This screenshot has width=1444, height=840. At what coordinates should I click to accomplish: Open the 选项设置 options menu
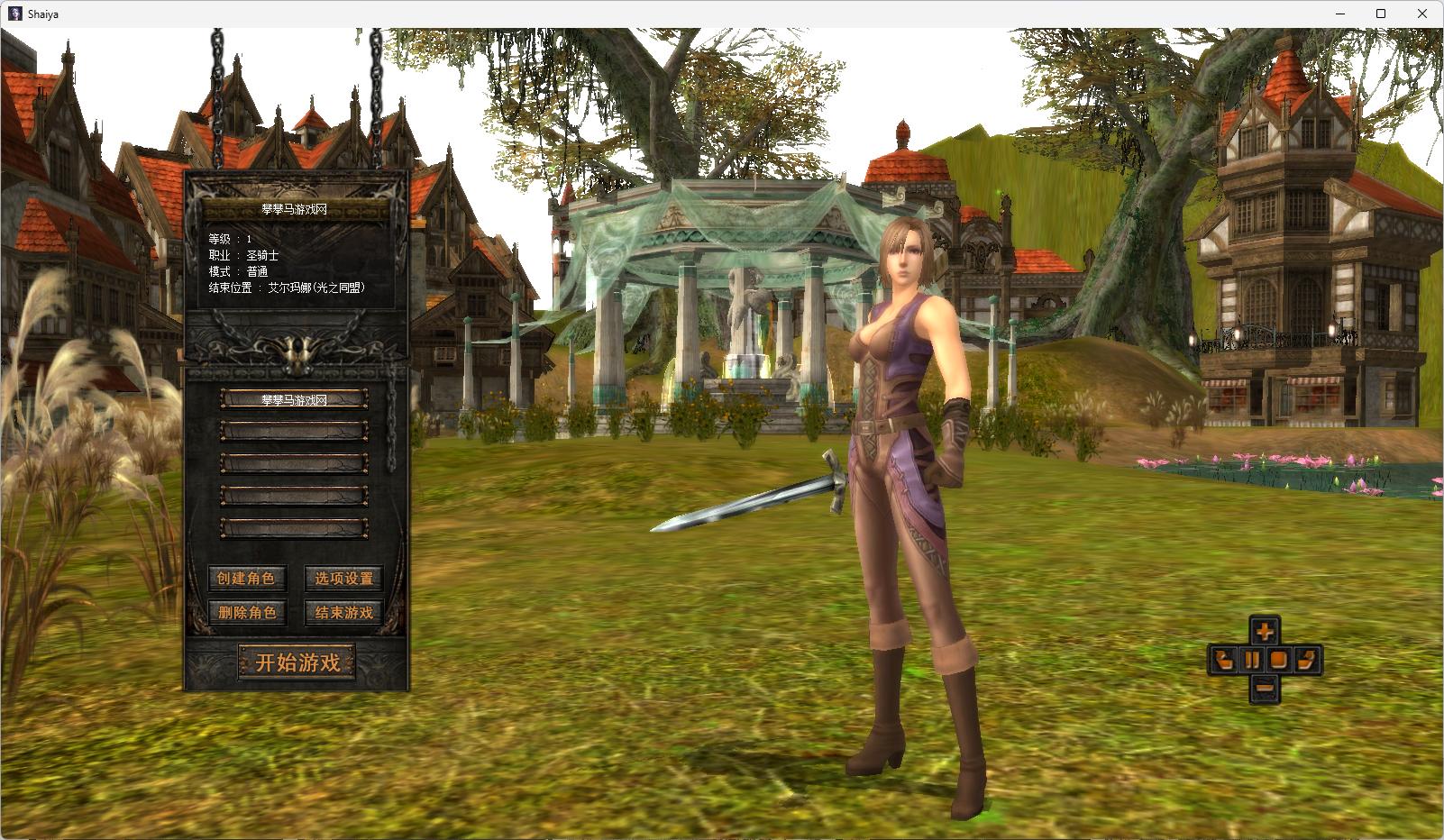343,579
